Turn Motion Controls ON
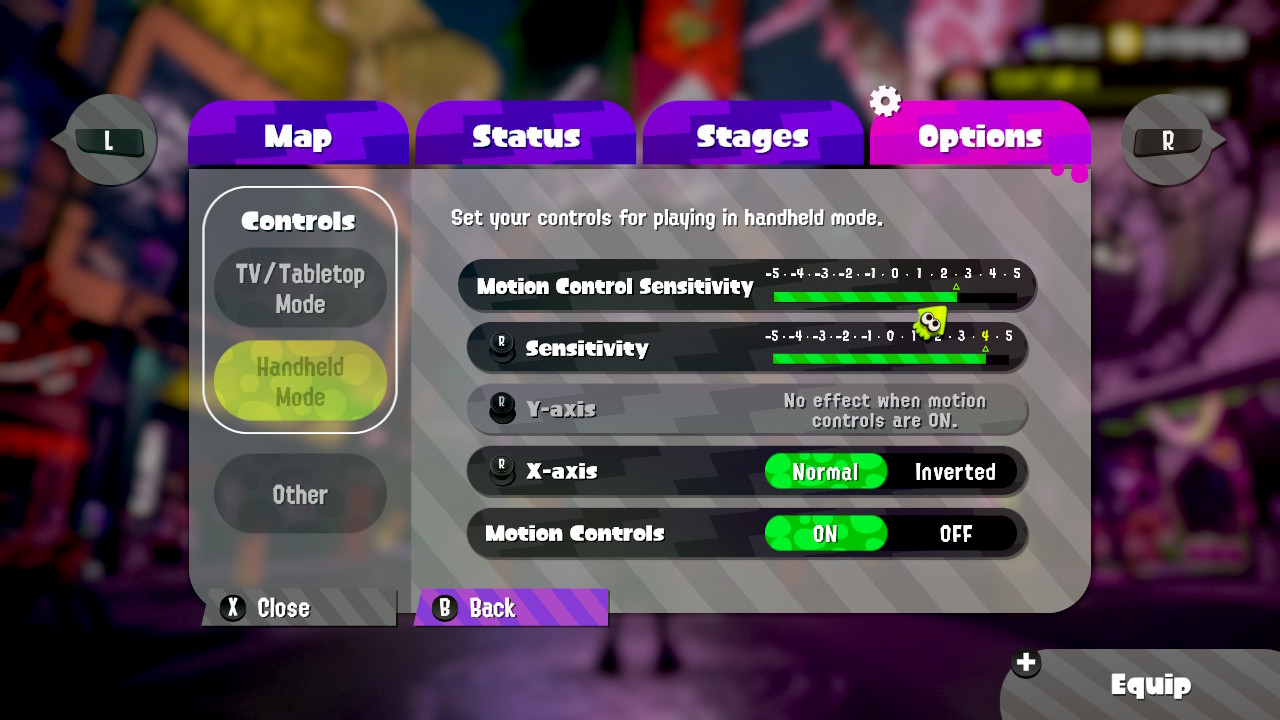The image size is (1280, 720). 826,534
